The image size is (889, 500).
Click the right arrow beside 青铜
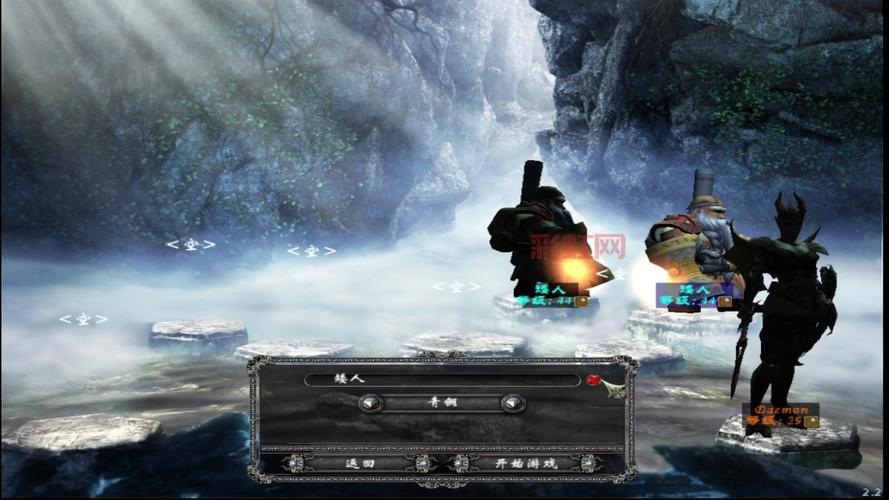(x=513, y=403)
